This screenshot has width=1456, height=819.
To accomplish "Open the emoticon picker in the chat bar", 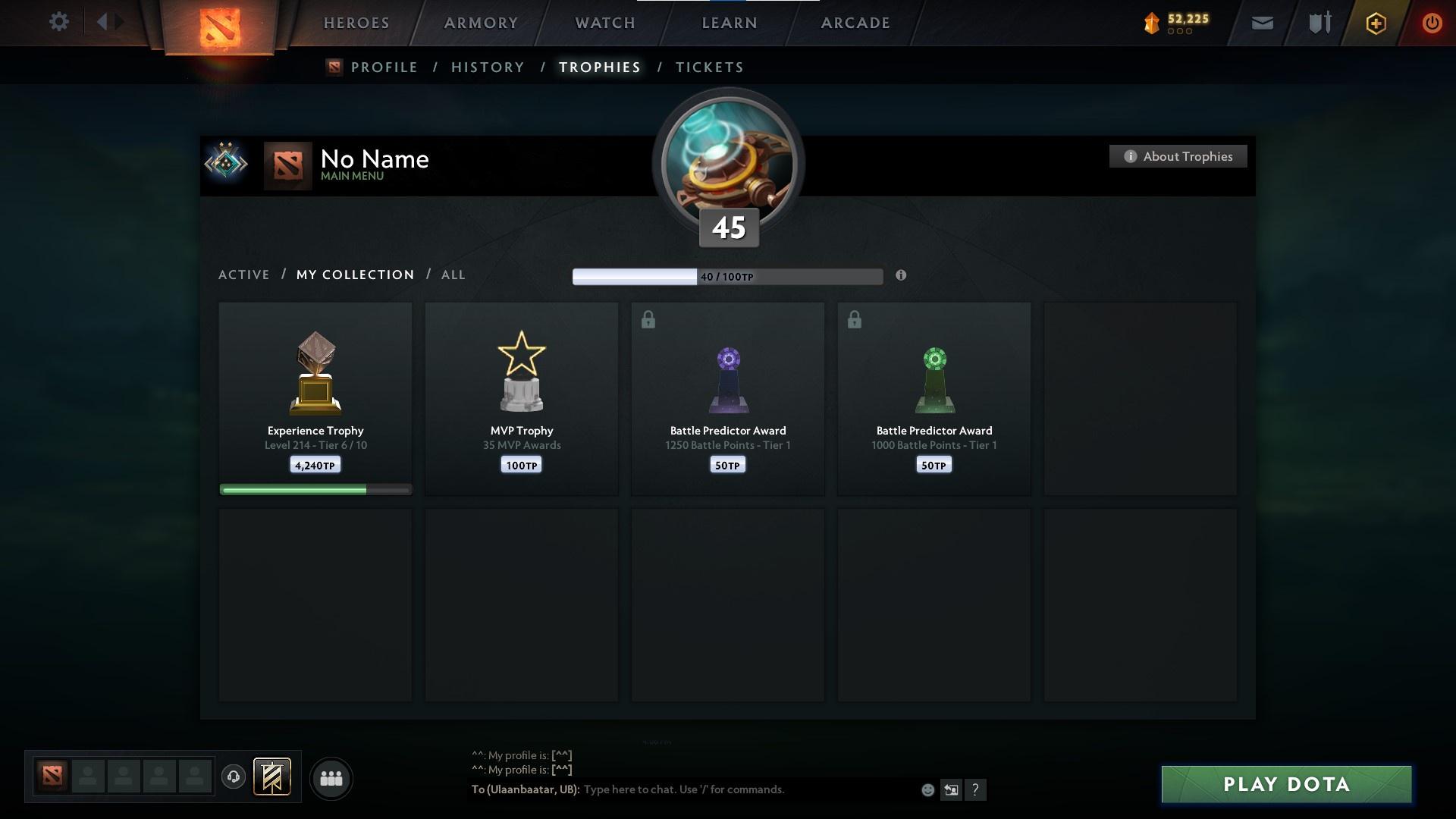I will pos(927,789).
